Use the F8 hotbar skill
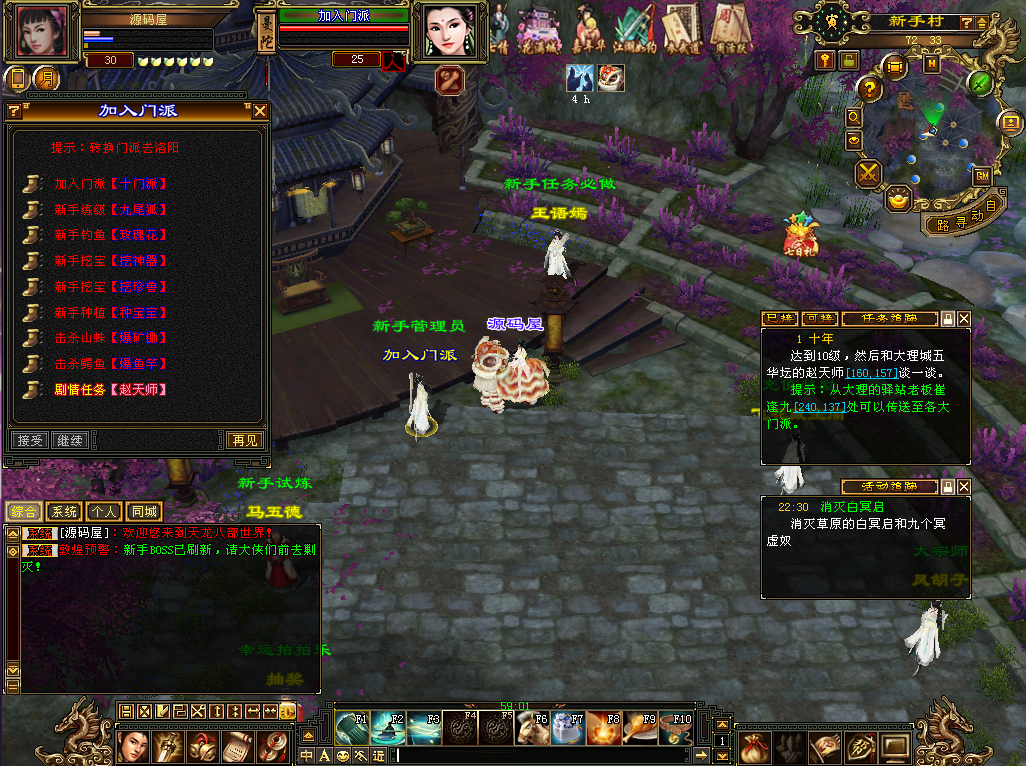Image resolution: width=1026 pixels, height=766 pixels. 604,728
